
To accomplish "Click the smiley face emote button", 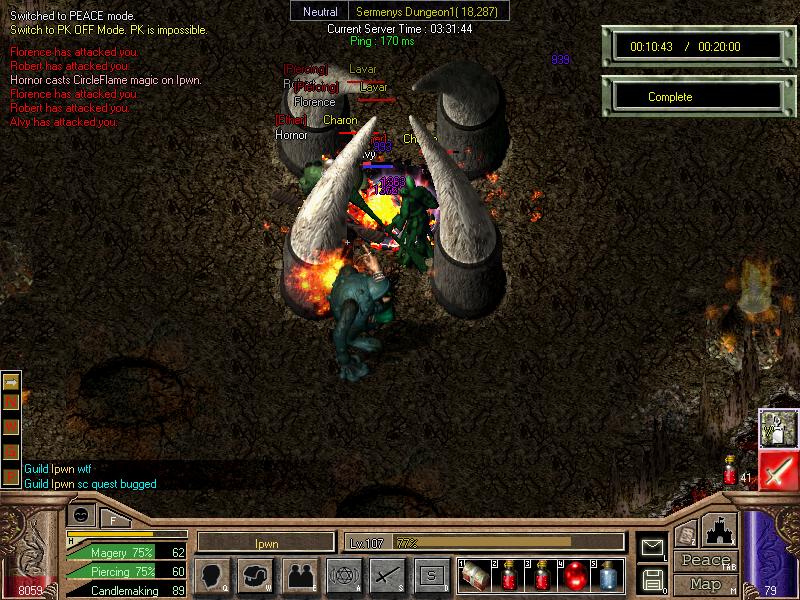I will [x=82, y=515].
